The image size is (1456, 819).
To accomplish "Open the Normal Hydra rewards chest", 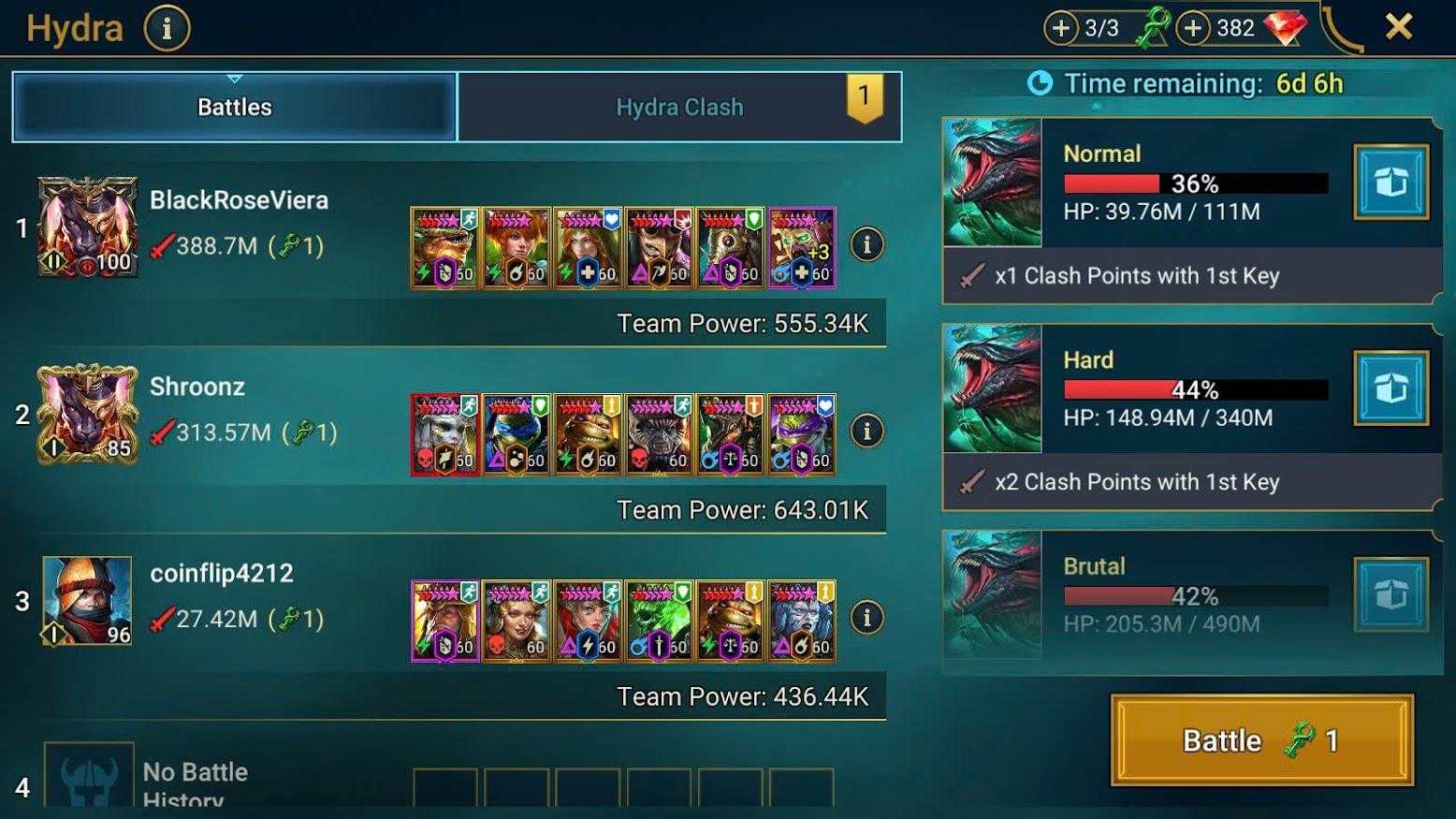I will 1390,183.
